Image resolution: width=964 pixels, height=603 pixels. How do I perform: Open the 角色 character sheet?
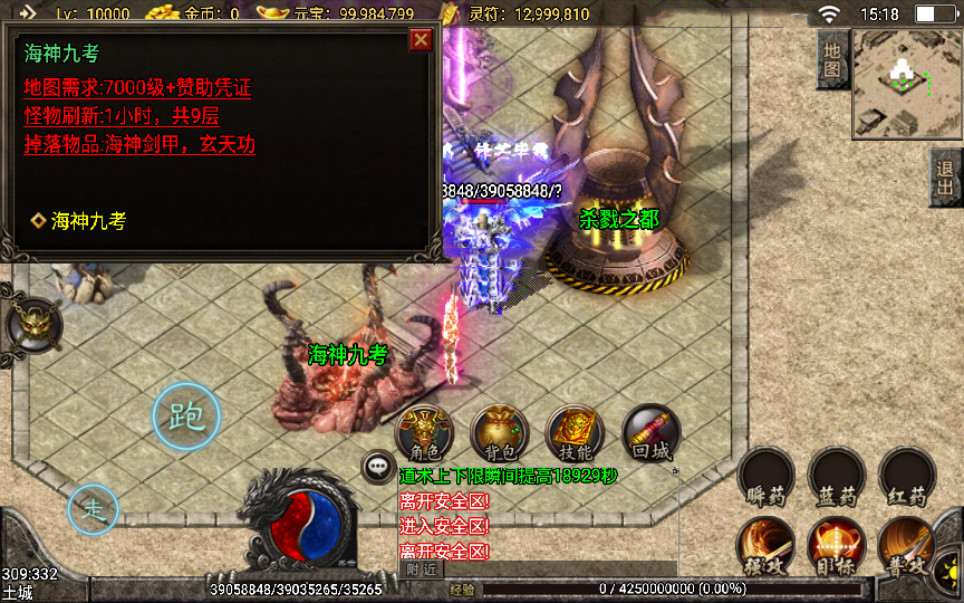click(x=425, y=433)
